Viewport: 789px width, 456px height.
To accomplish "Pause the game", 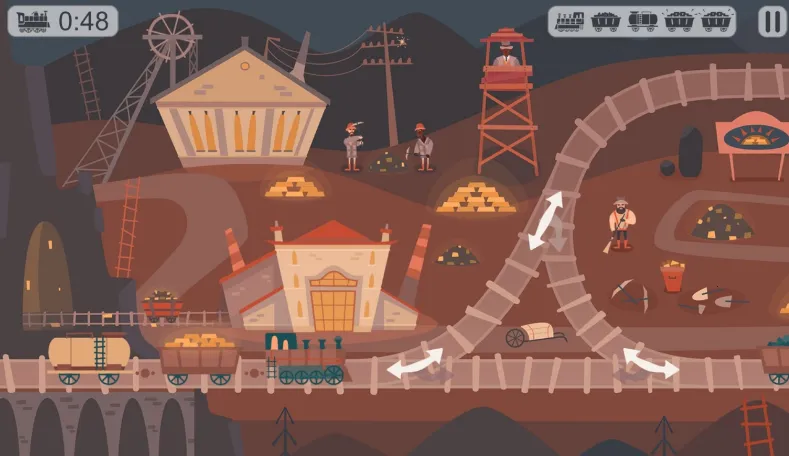I will (771, 21).
